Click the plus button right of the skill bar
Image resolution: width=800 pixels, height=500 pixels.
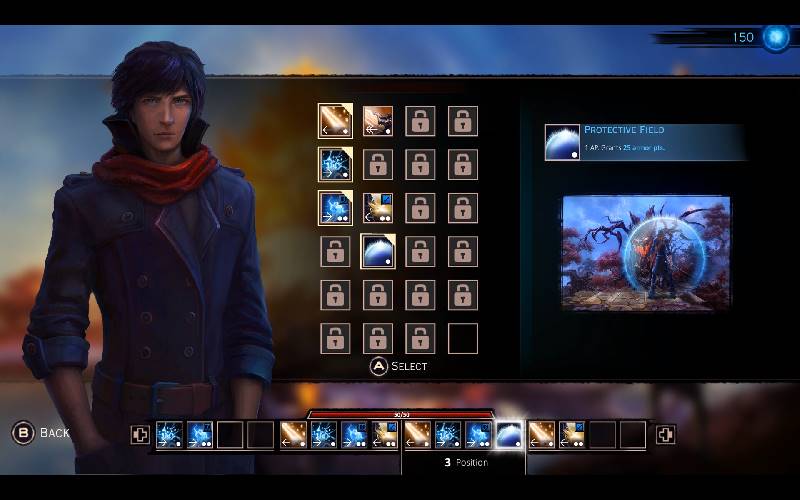click(x=665, y=434)
